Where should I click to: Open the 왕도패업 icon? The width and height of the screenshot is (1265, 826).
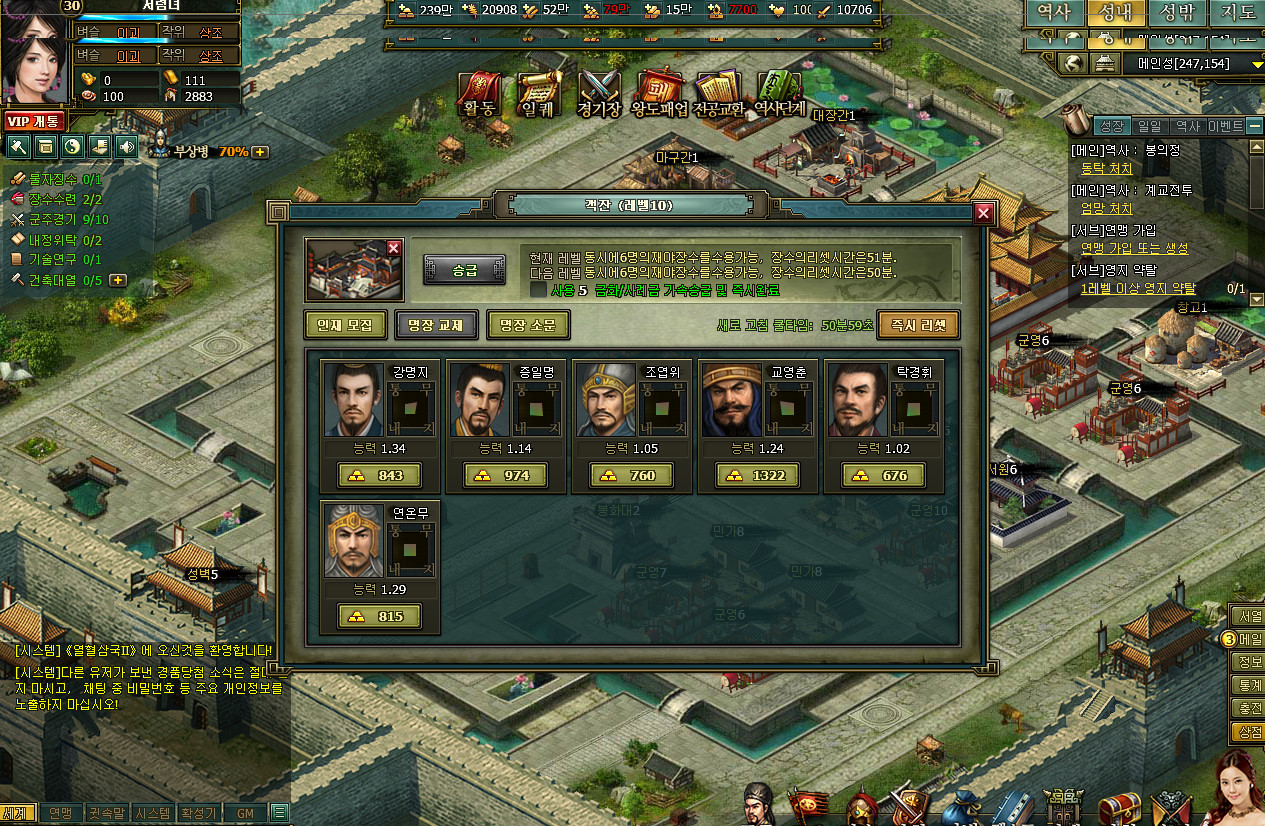(659, 95)
